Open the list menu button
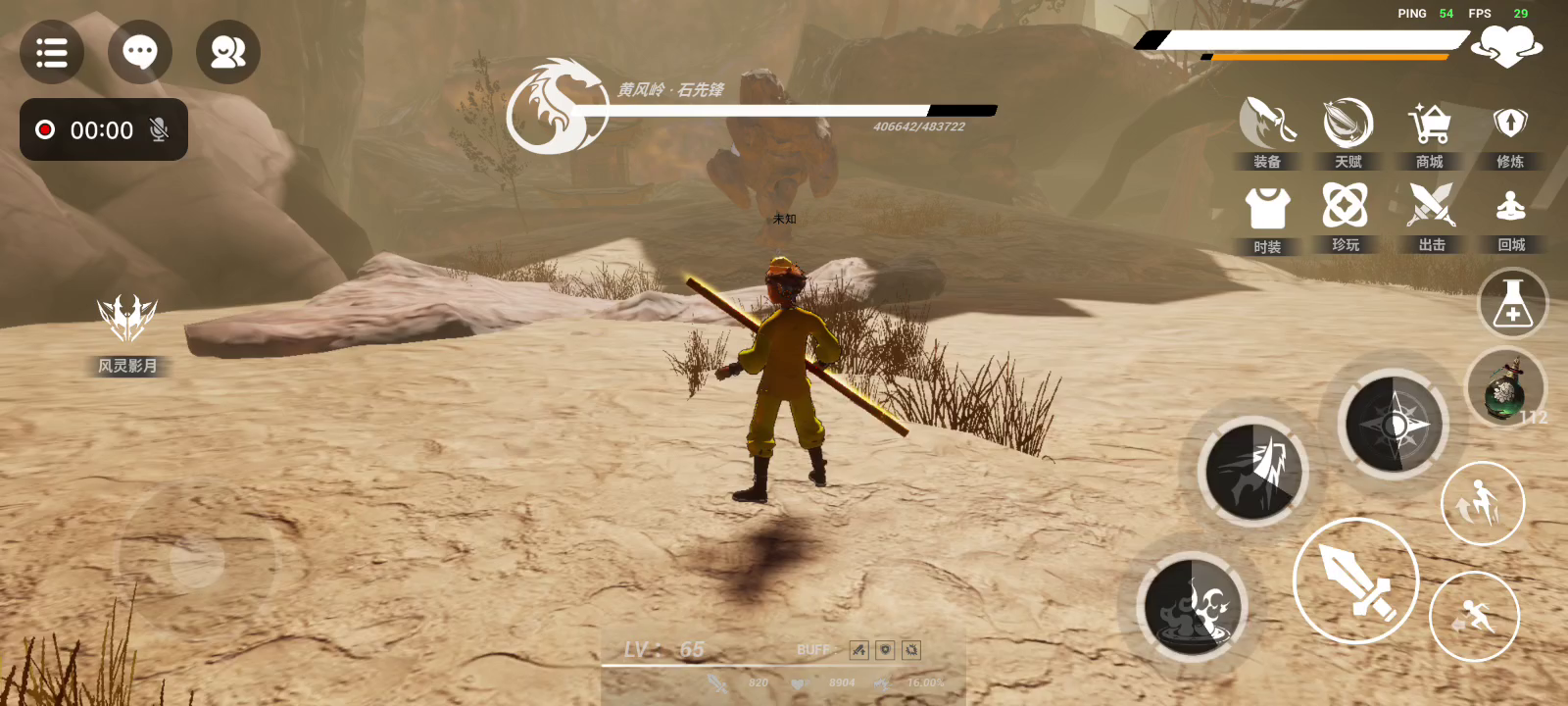The height and width of the screenshot is (706, 1568). pos(52,52)
